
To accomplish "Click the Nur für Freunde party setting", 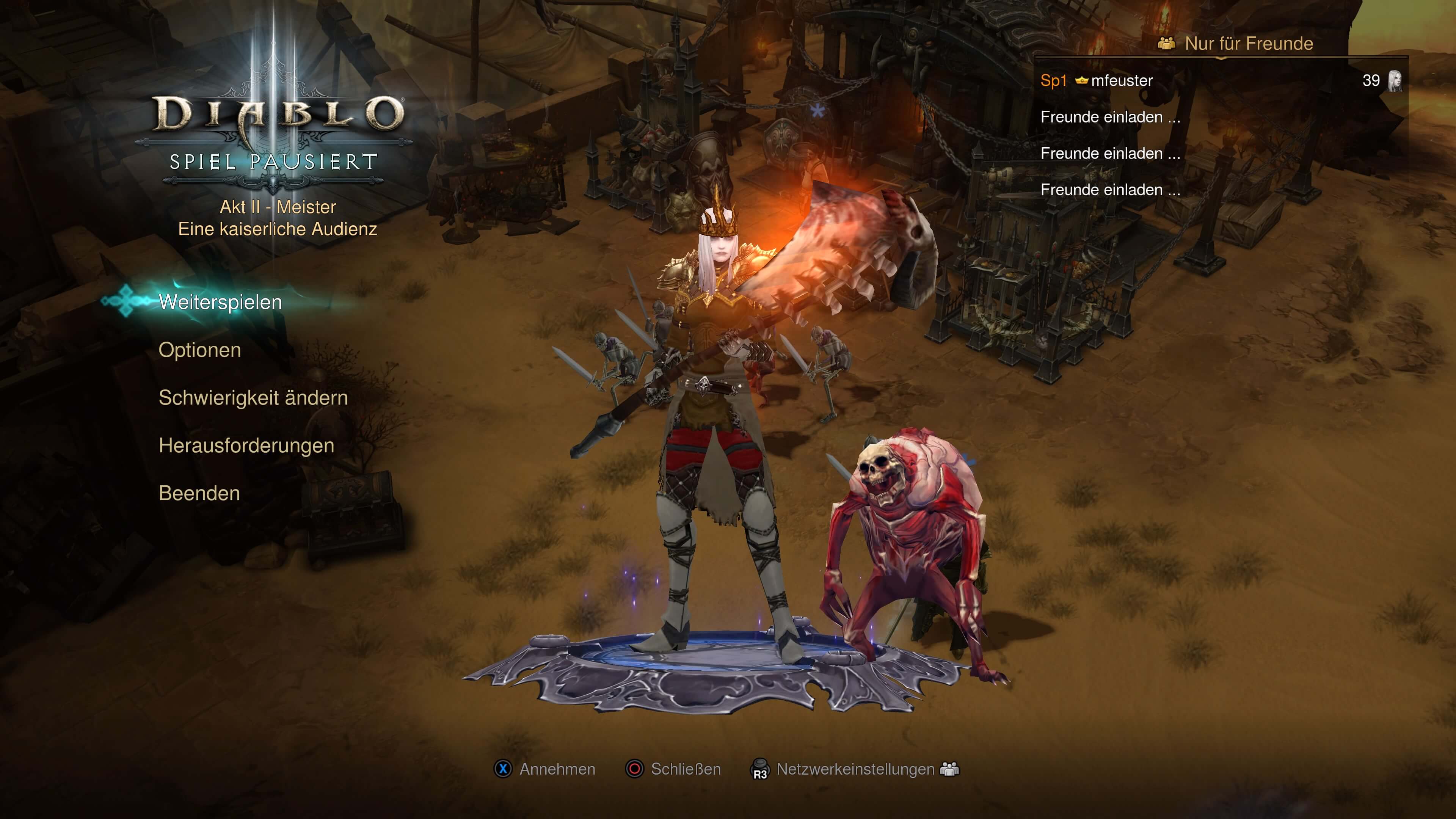I will point(1248,44).
